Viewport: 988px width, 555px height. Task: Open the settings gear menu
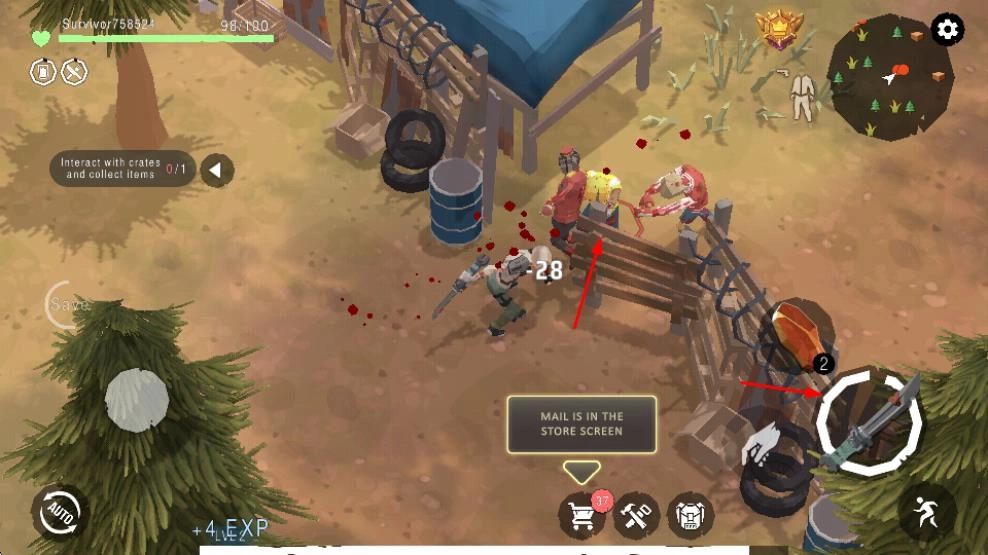947,30
